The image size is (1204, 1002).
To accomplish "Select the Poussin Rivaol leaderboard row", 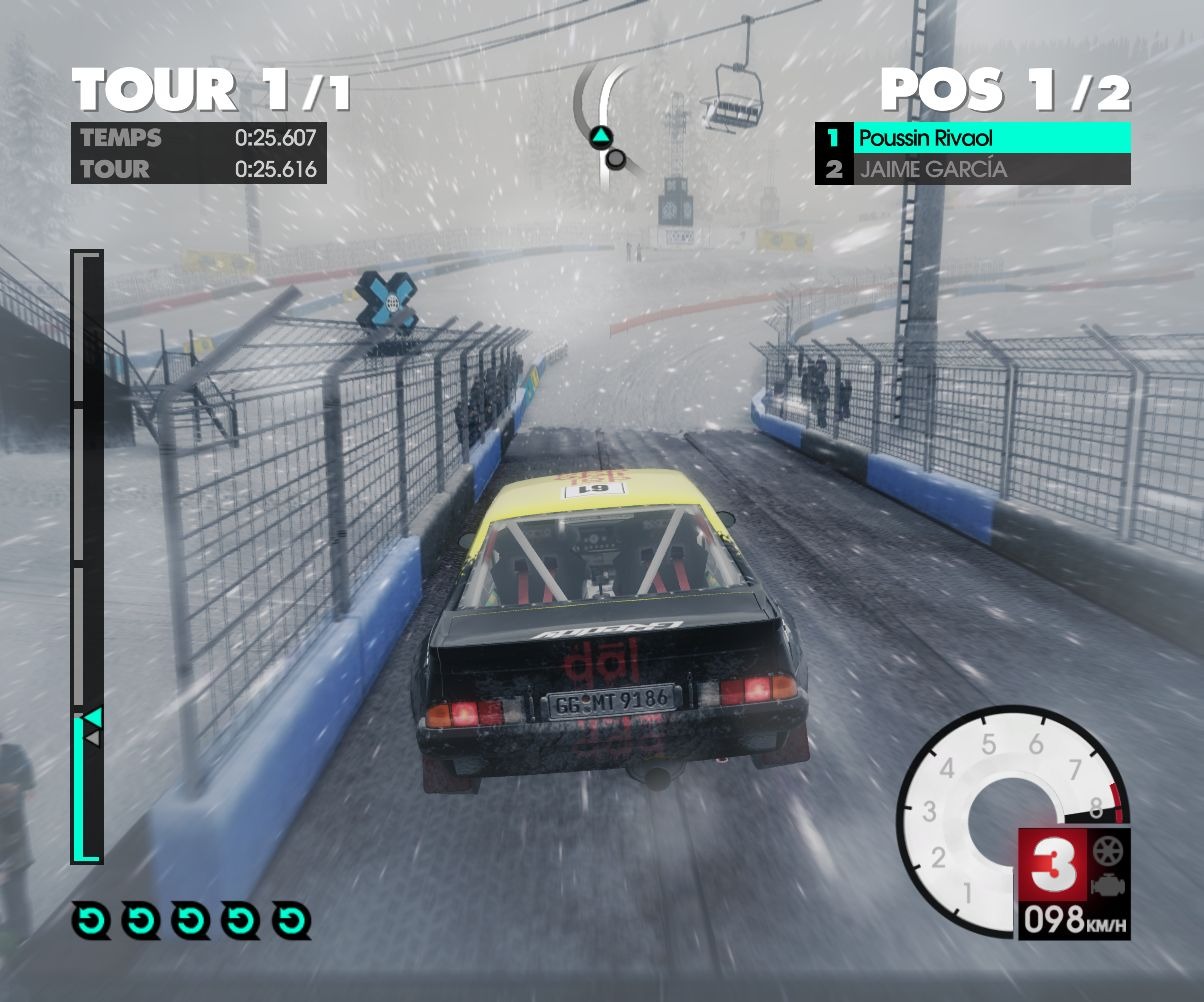I will pos(972,138).
